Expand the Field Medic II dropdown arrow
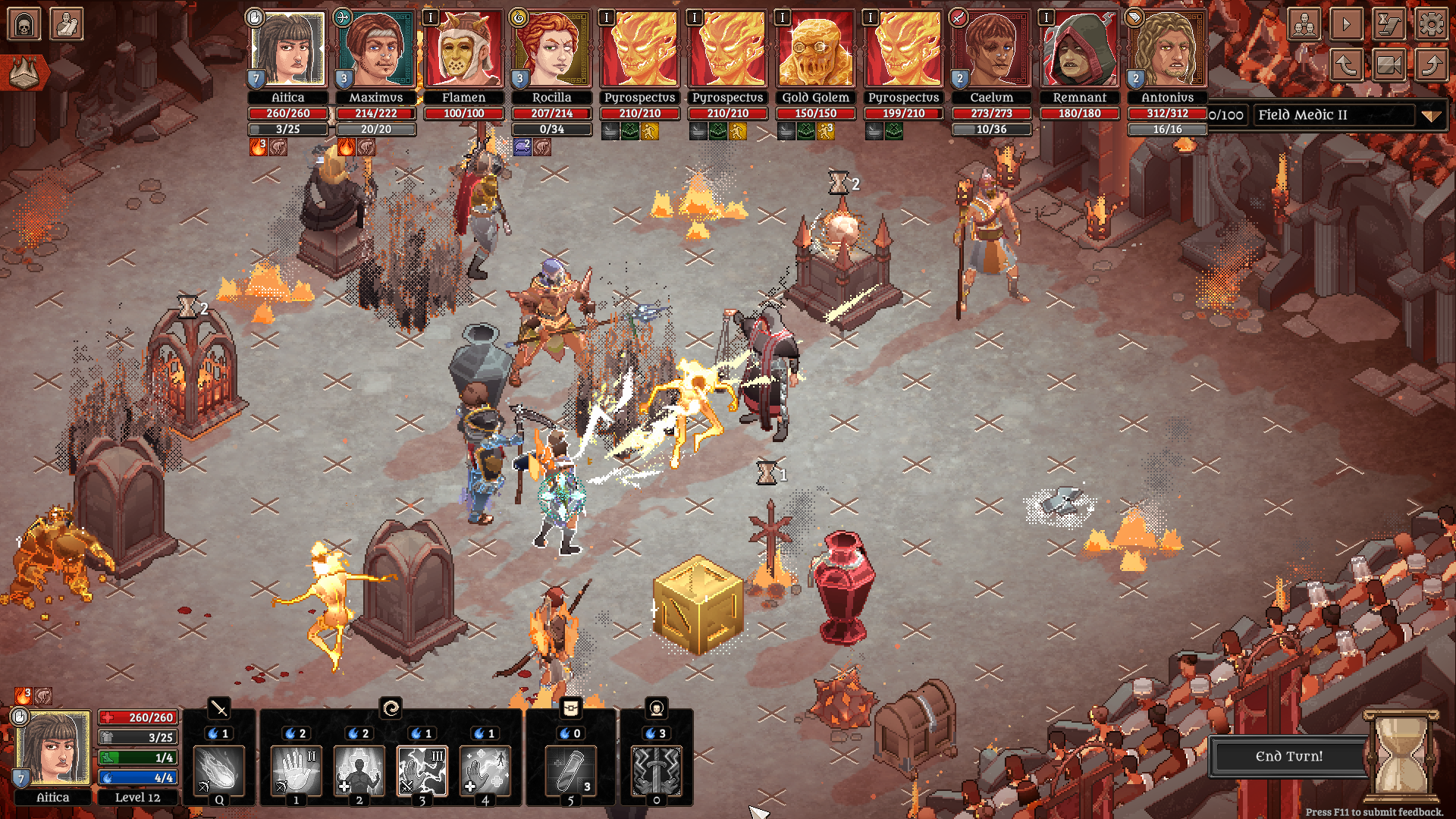1456x819 pixels. point(1430,116)
